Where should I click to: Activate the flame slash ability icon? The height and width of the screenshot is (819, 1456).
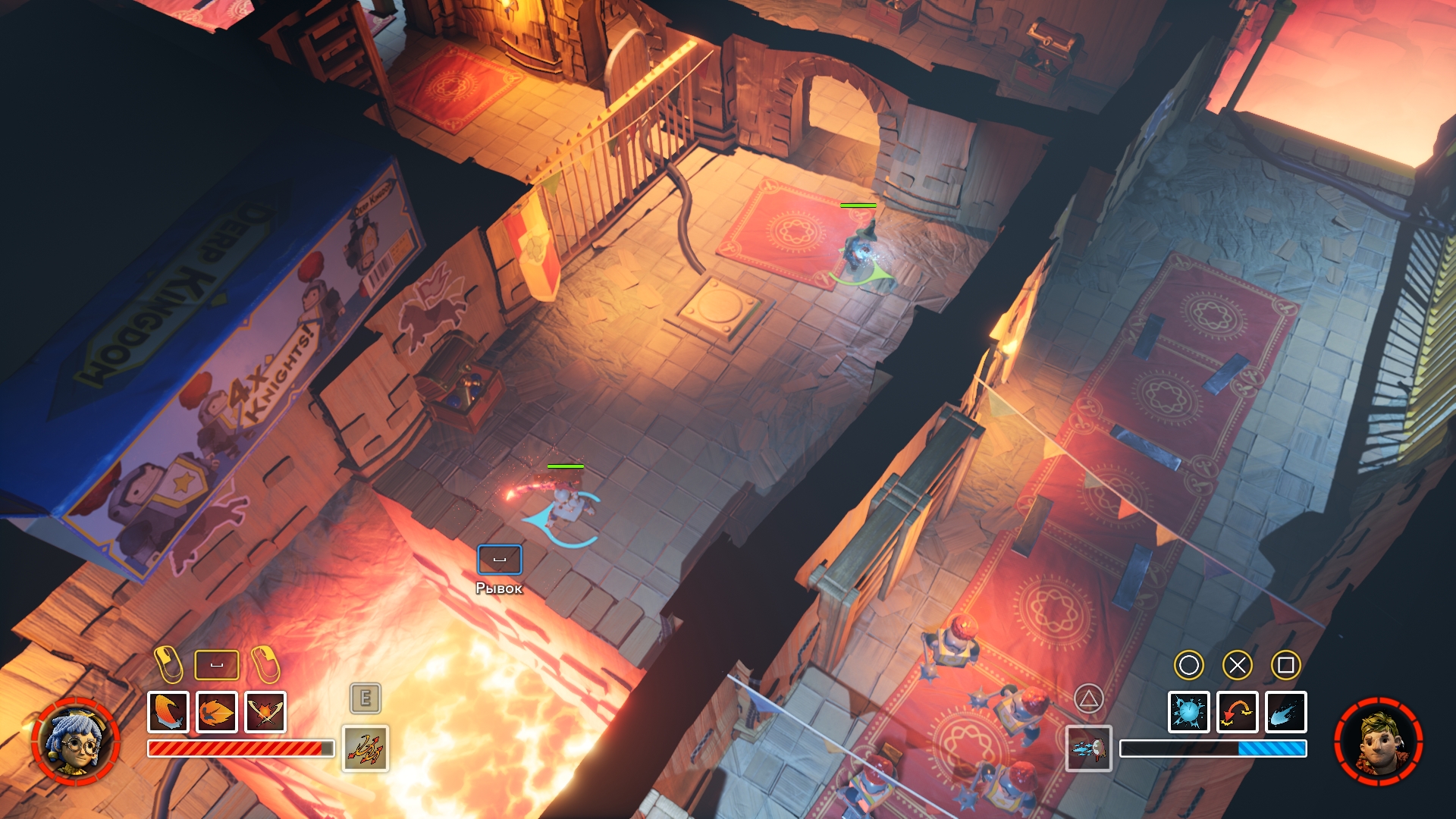pos(168,712)
